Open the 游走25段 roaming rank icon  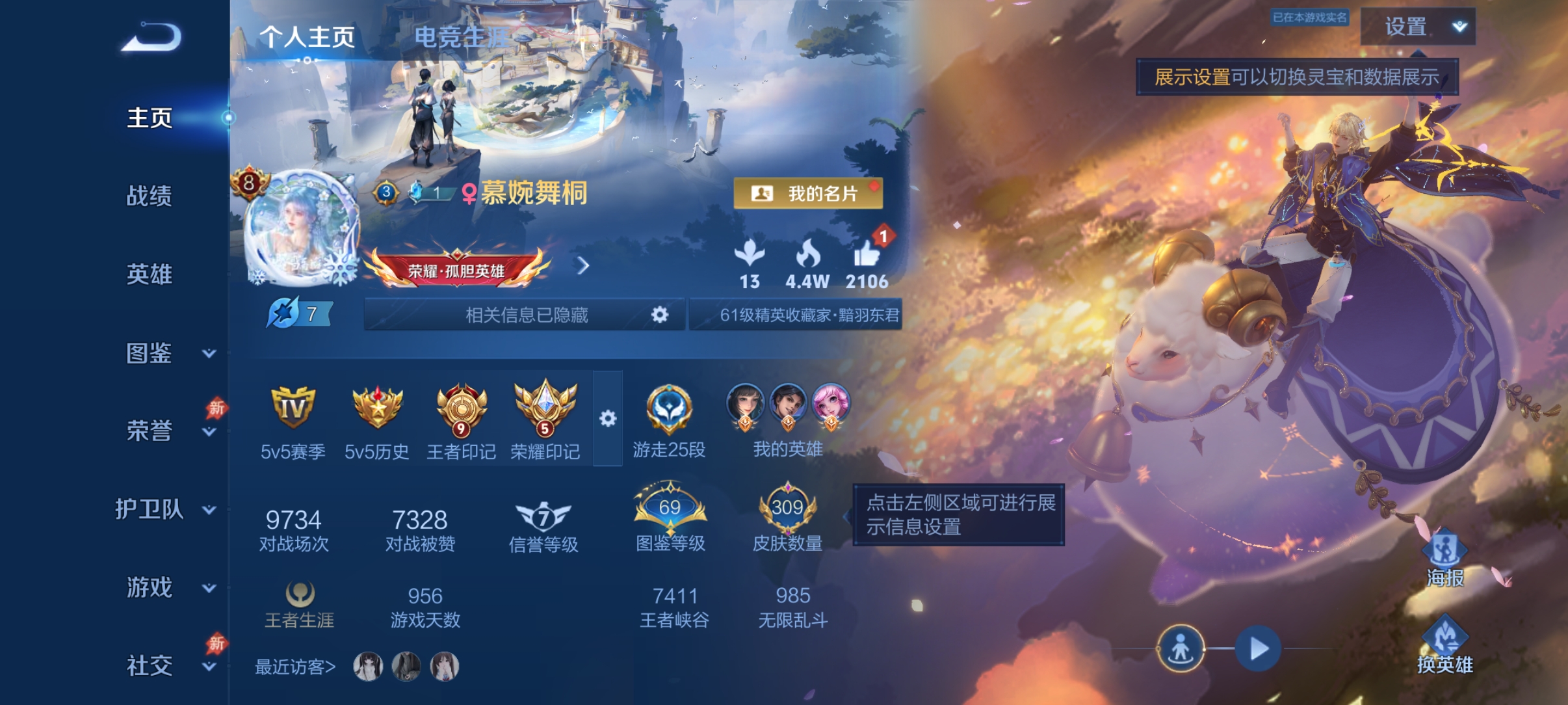(670, 410)
